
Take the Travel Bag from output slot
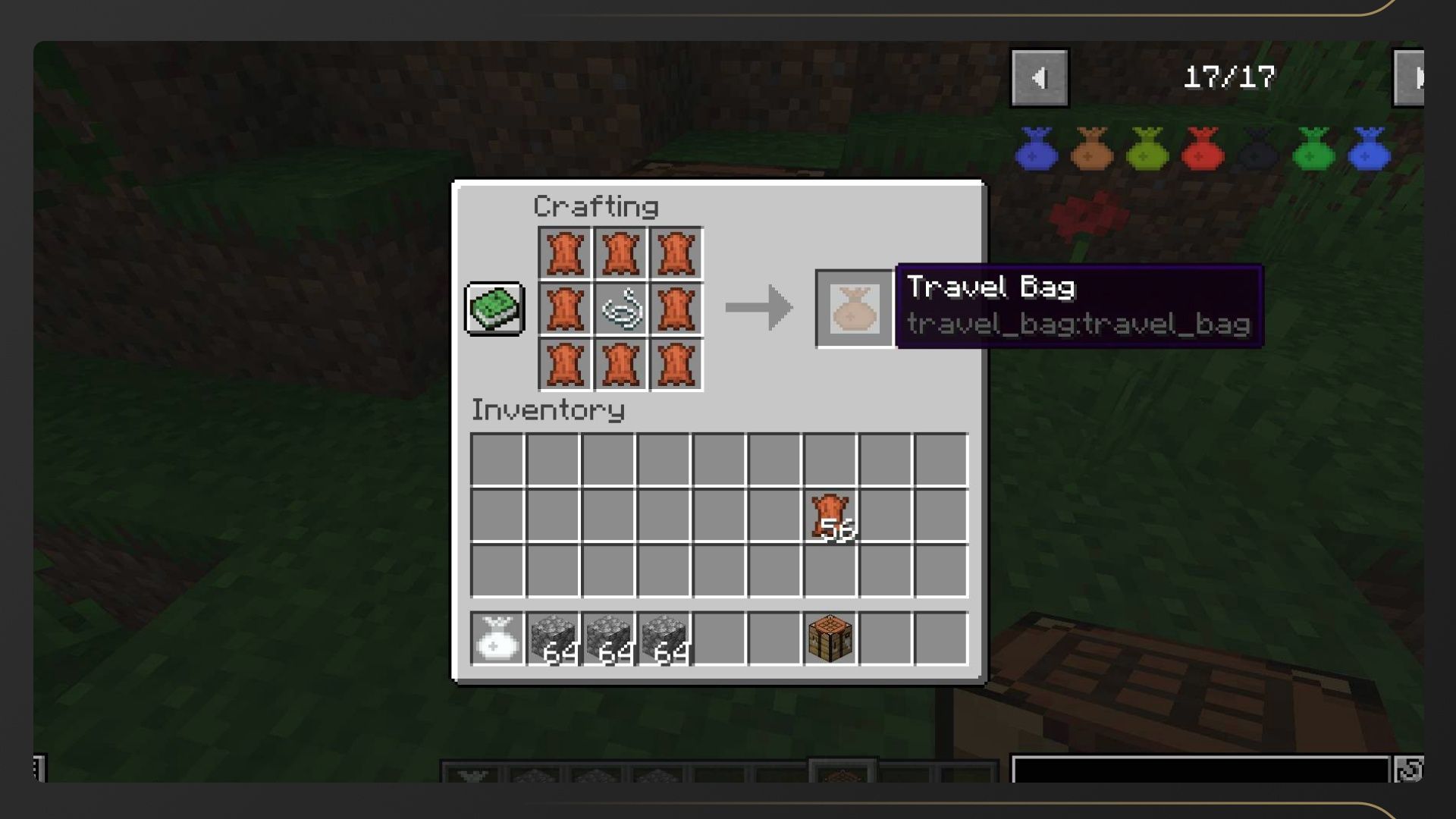click(855, 309)
